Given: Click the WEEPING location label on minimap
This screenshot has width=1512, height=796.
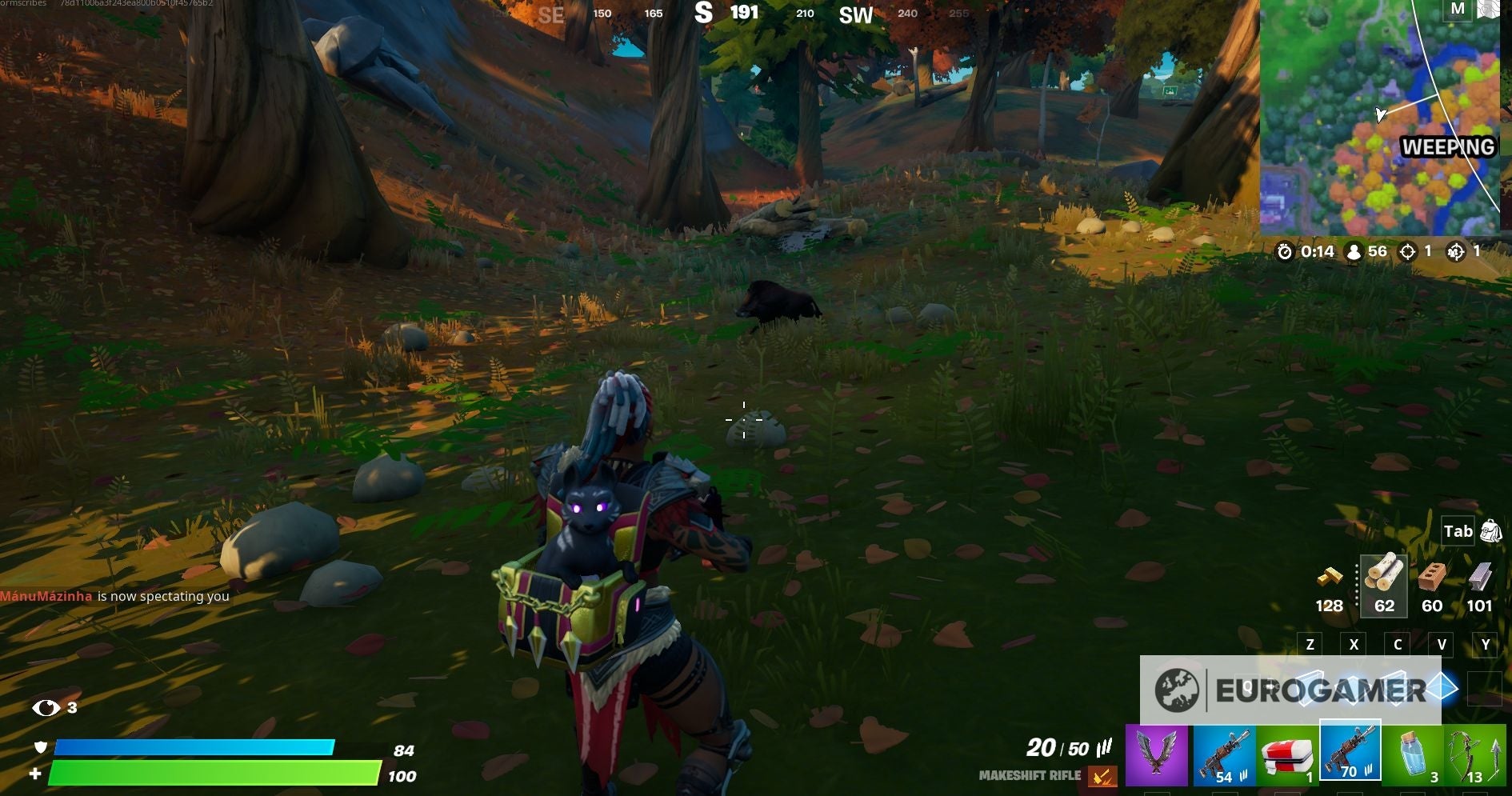Looking at the screenshot, I should (1448, 147).
